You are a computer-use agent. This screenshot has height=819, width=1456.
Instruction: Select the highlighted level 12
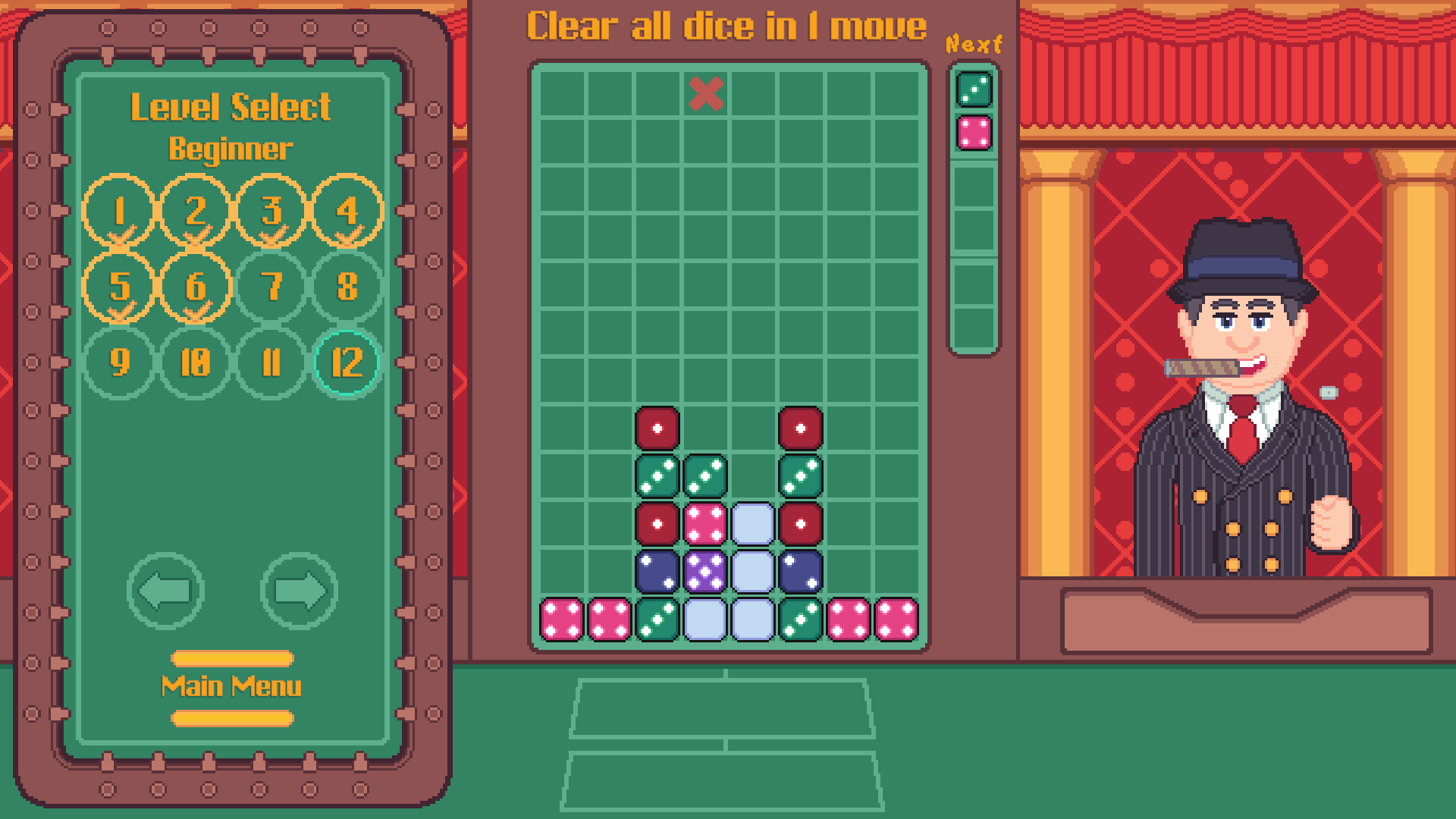click(x=346, y=362)
